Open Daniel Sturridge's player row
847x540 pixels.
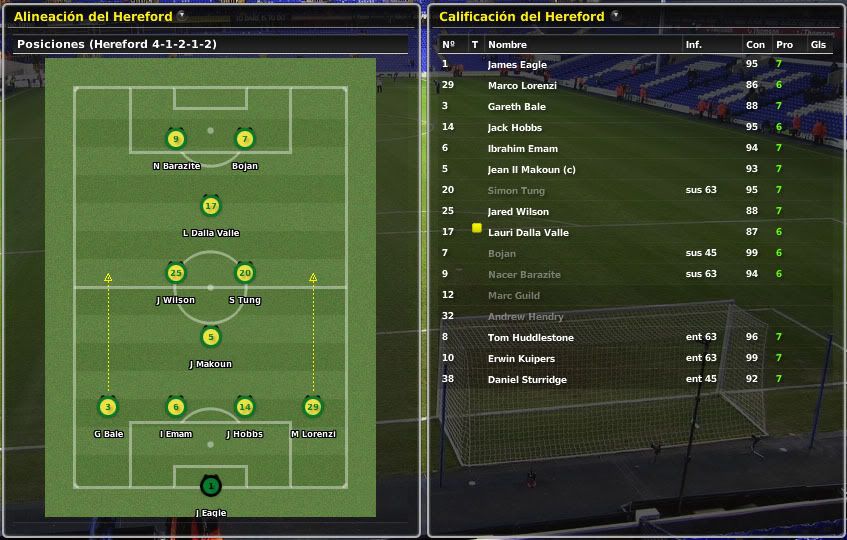tap(527, 380)
